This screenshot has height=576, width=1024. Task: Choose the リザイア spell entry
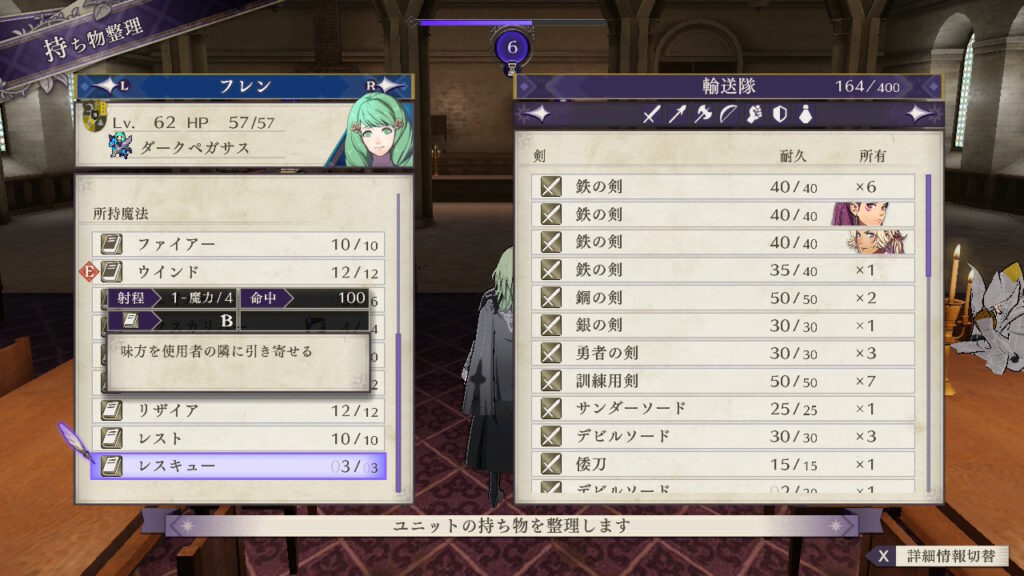point(240,411)
